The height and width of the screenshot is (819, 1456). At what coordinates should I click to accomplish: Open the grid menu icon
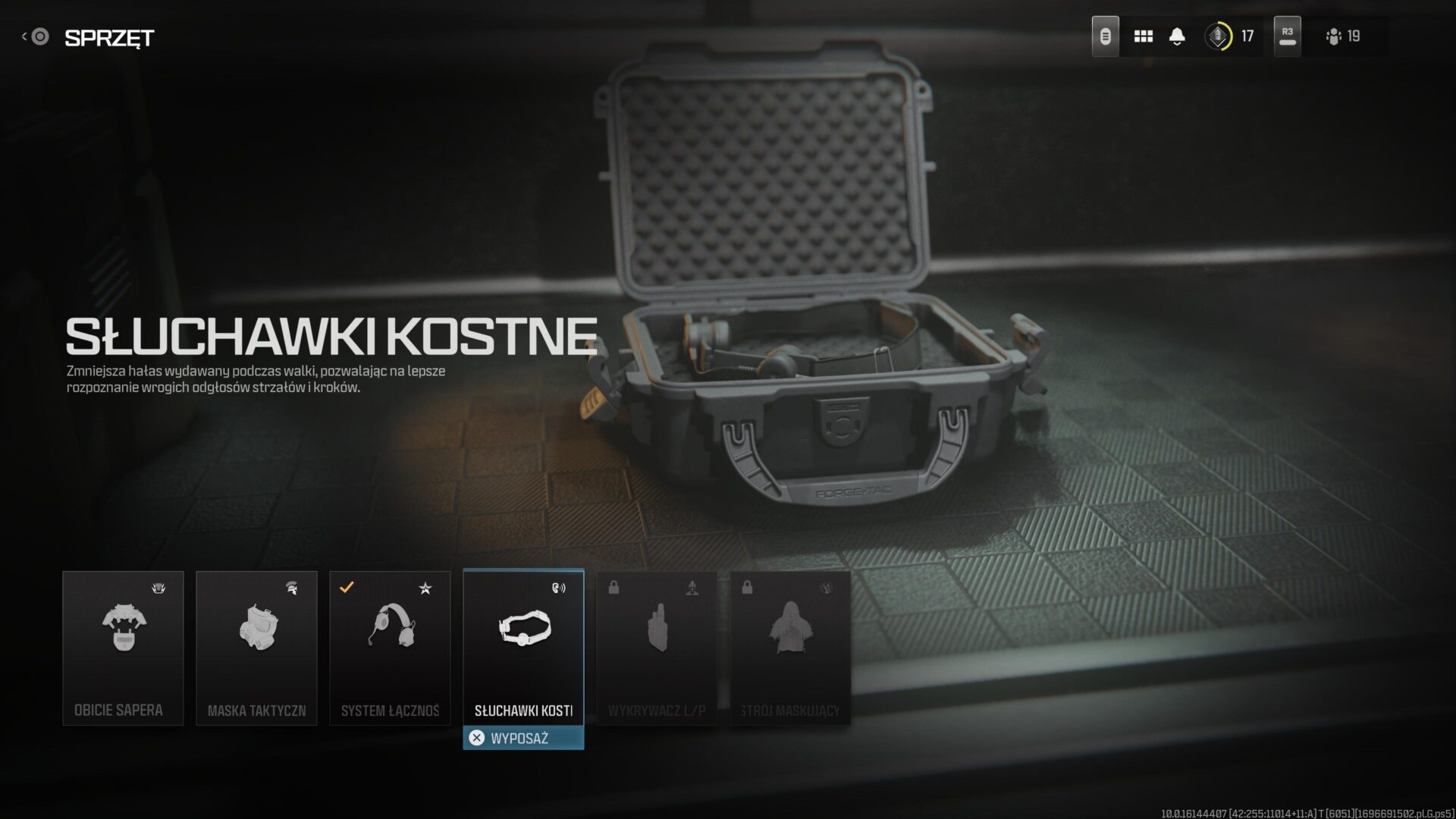point(1143,36)
